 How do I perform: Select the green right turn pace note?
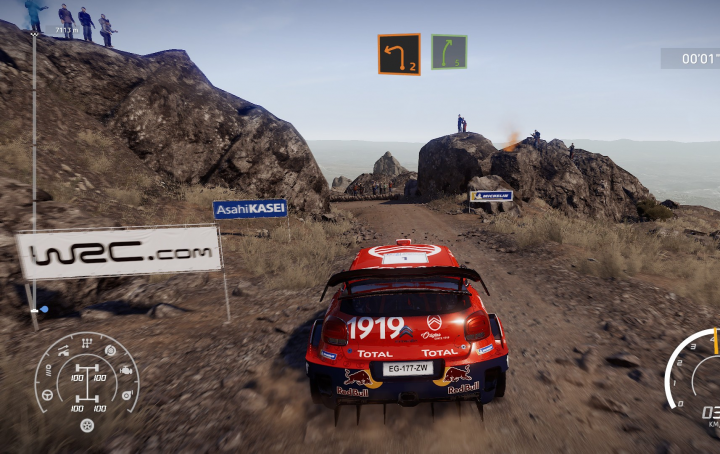[449, 52]
